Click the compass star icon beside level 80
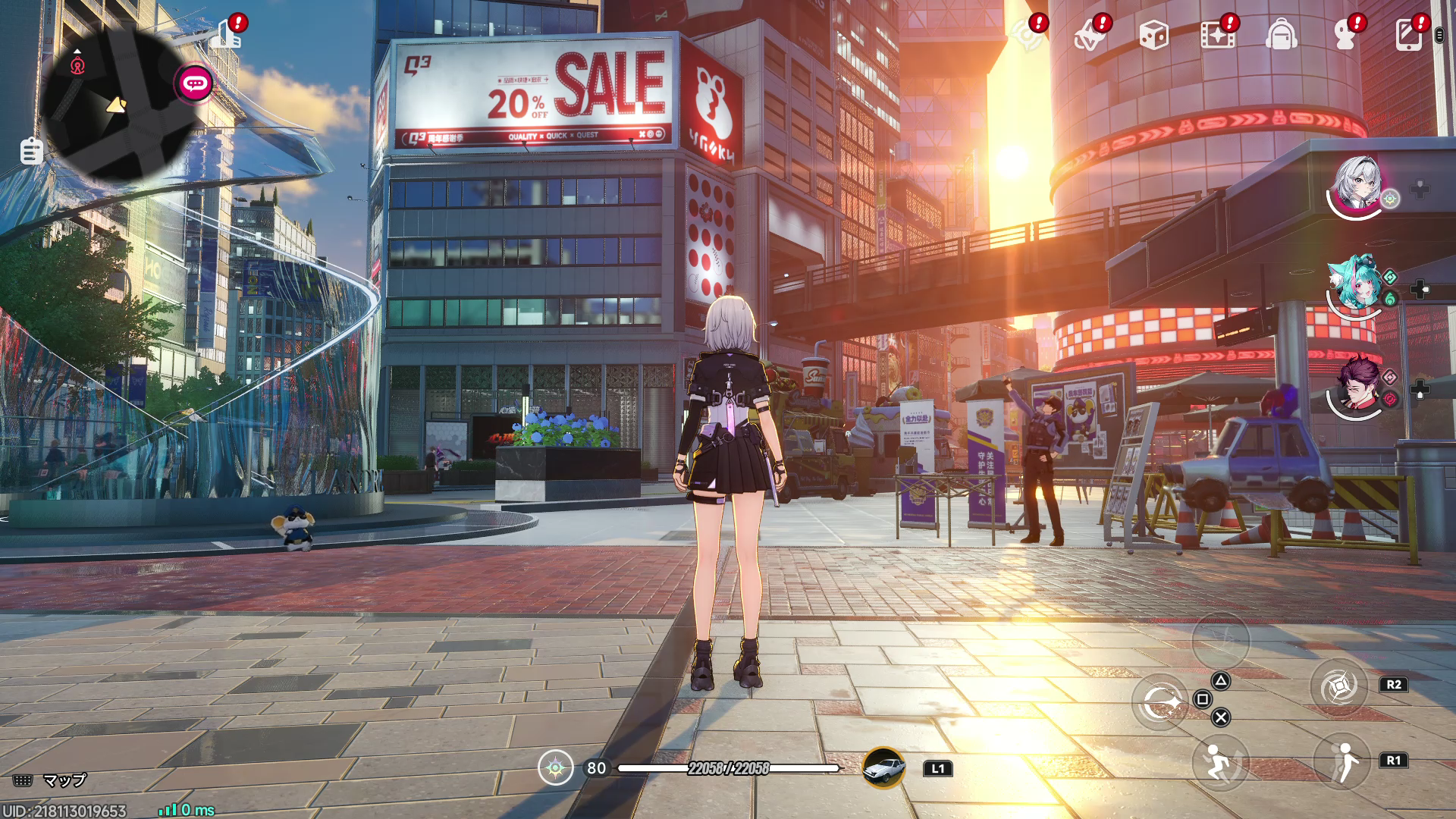Screen dimensions: 1456x819 point(556,768)
